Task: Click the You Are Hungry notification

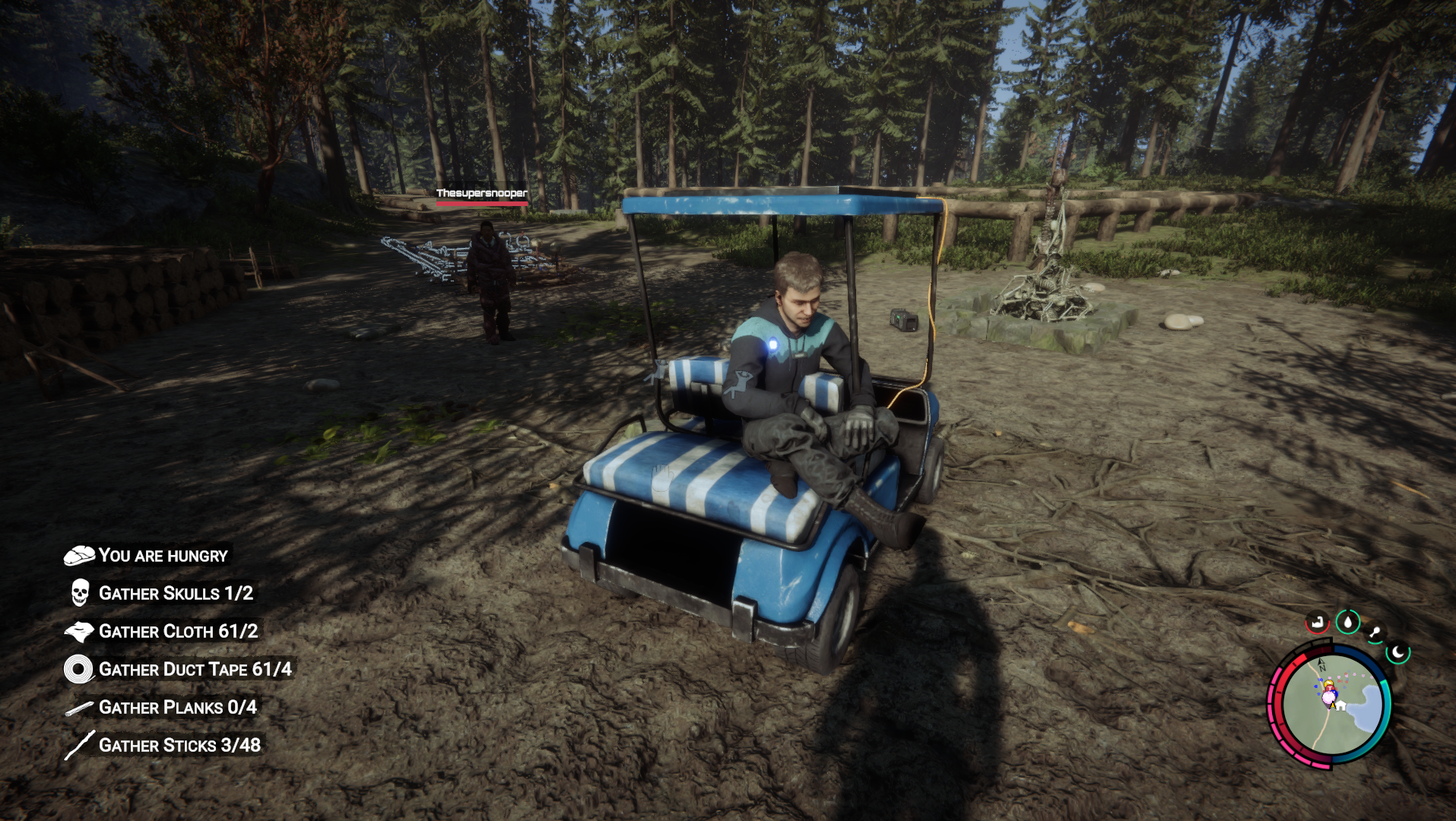Action: (163, 556)
